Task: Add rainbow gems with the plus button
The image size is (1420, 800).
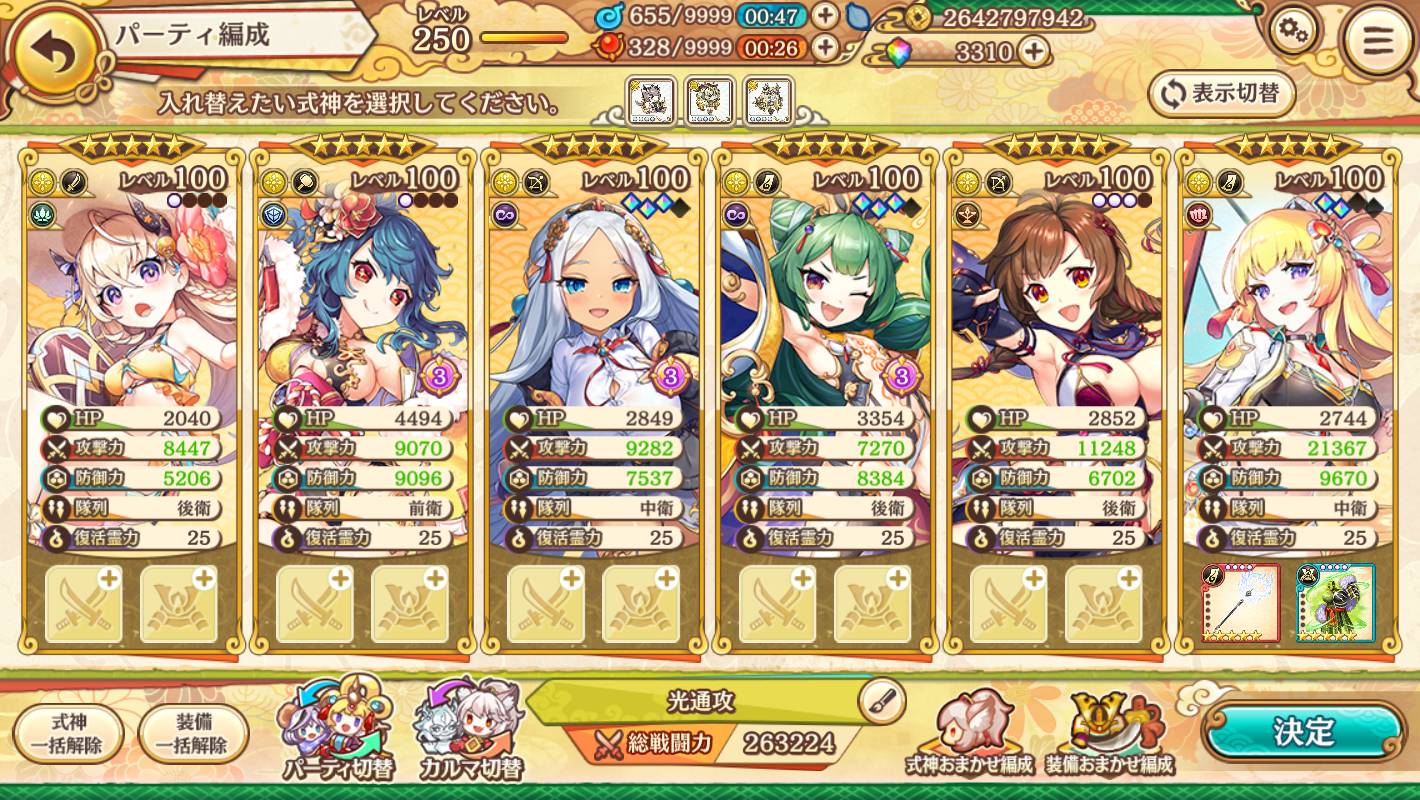Action: point(1034,51)
